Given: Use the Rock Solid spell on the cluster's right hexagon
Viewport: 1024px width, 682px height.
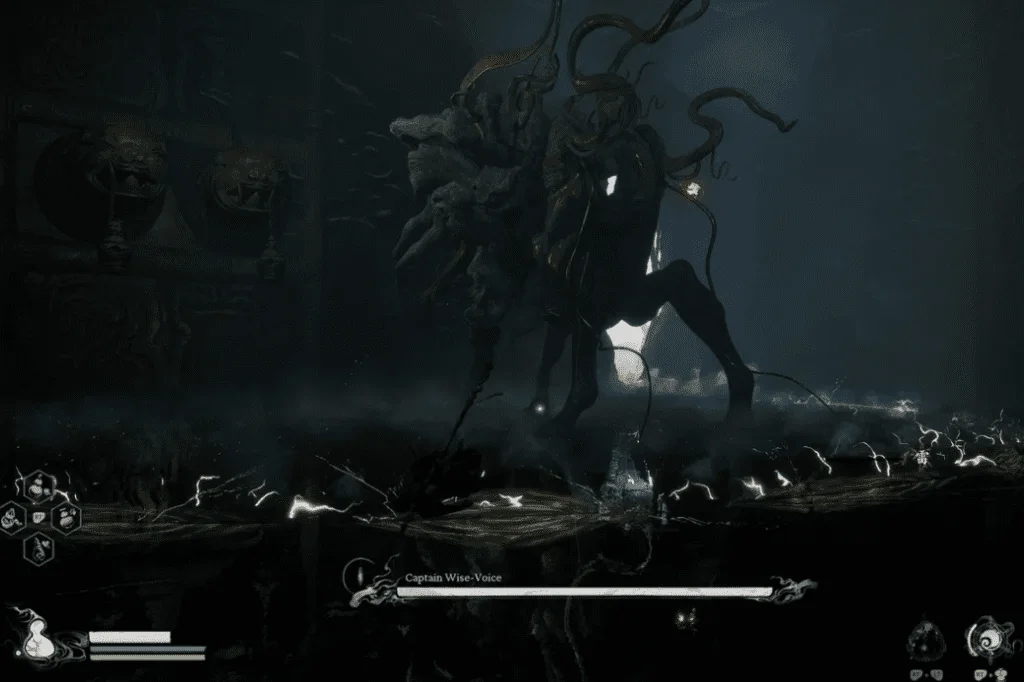Looking at the screenshot, I should click(65, 517).
